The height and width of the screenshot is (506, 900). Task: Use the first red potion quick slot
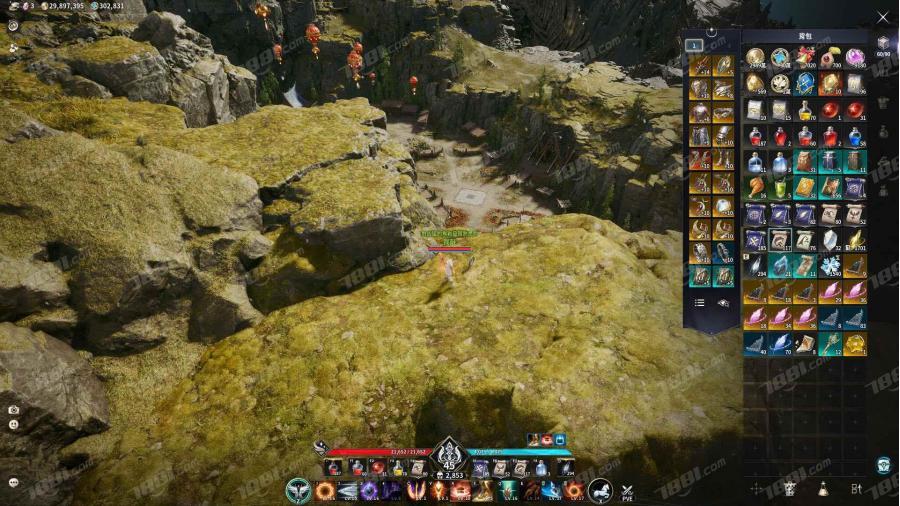click(x=334, y=468)
